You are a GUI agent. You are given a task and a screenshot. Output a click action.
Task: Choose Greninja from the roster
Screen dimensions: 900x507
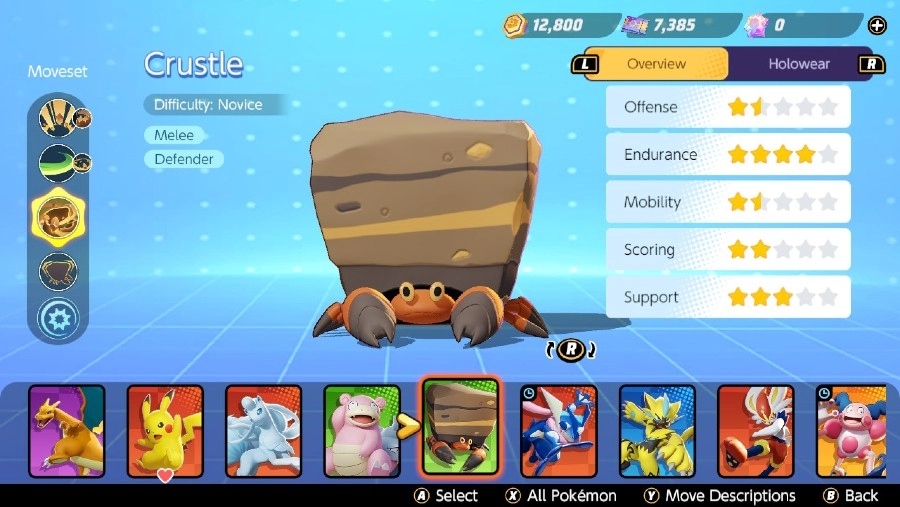(558, 430)
